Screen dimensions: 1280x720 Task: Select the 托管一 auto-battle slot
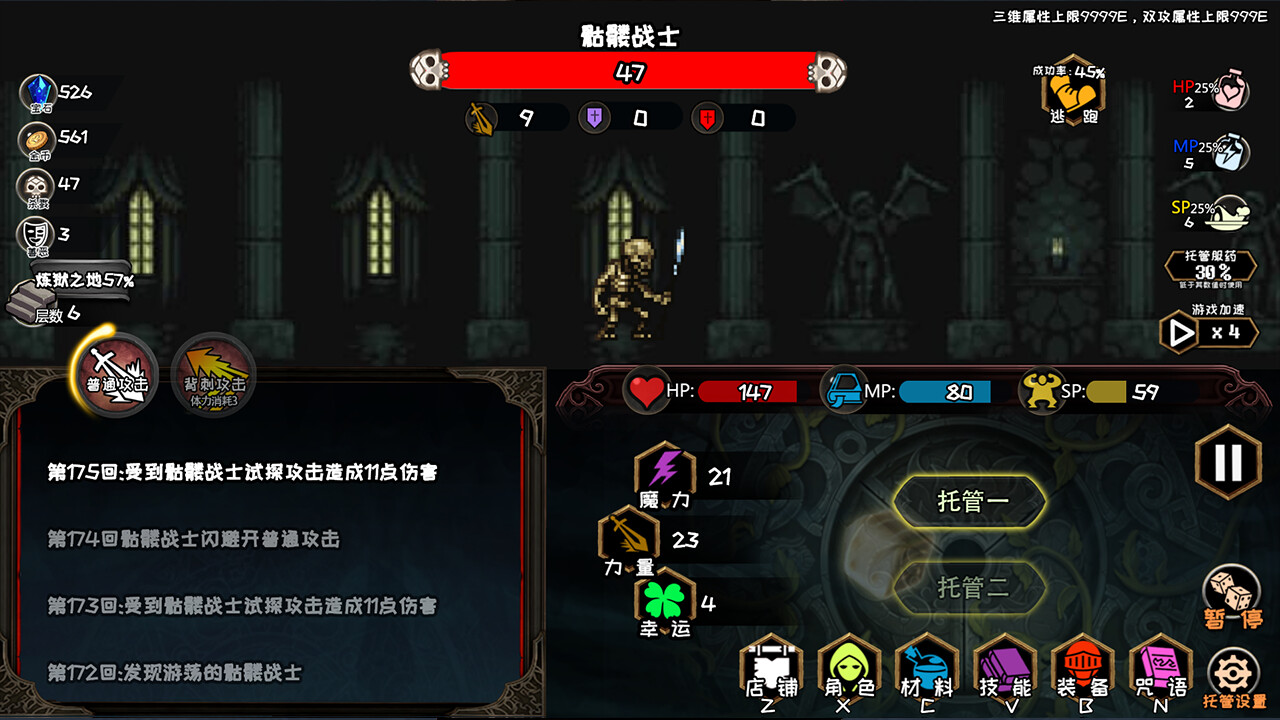pyautogui.click(x=970, y=500)
